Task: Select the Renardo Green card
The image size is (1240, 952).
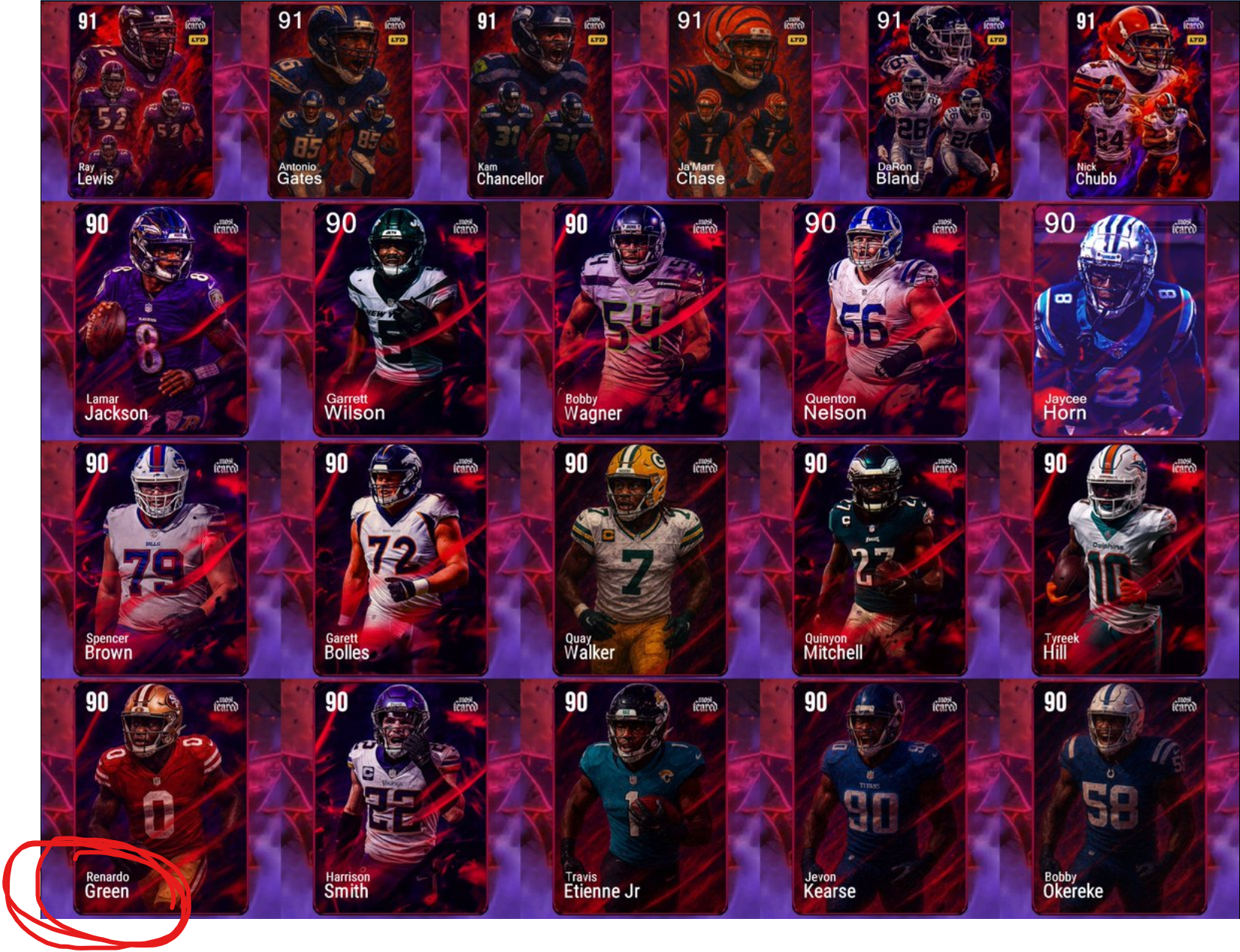Action: click(x=161, y=797)
